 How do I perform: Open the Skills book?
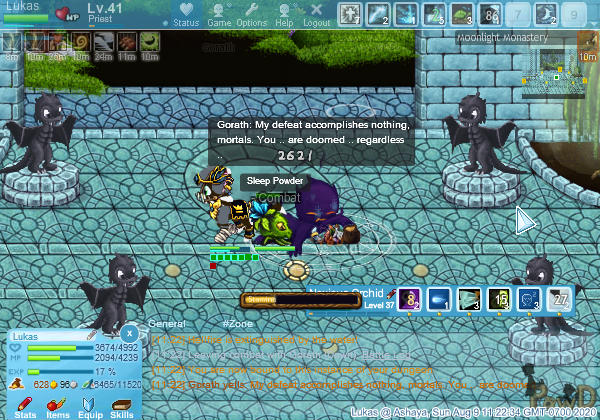click(122, 405)
